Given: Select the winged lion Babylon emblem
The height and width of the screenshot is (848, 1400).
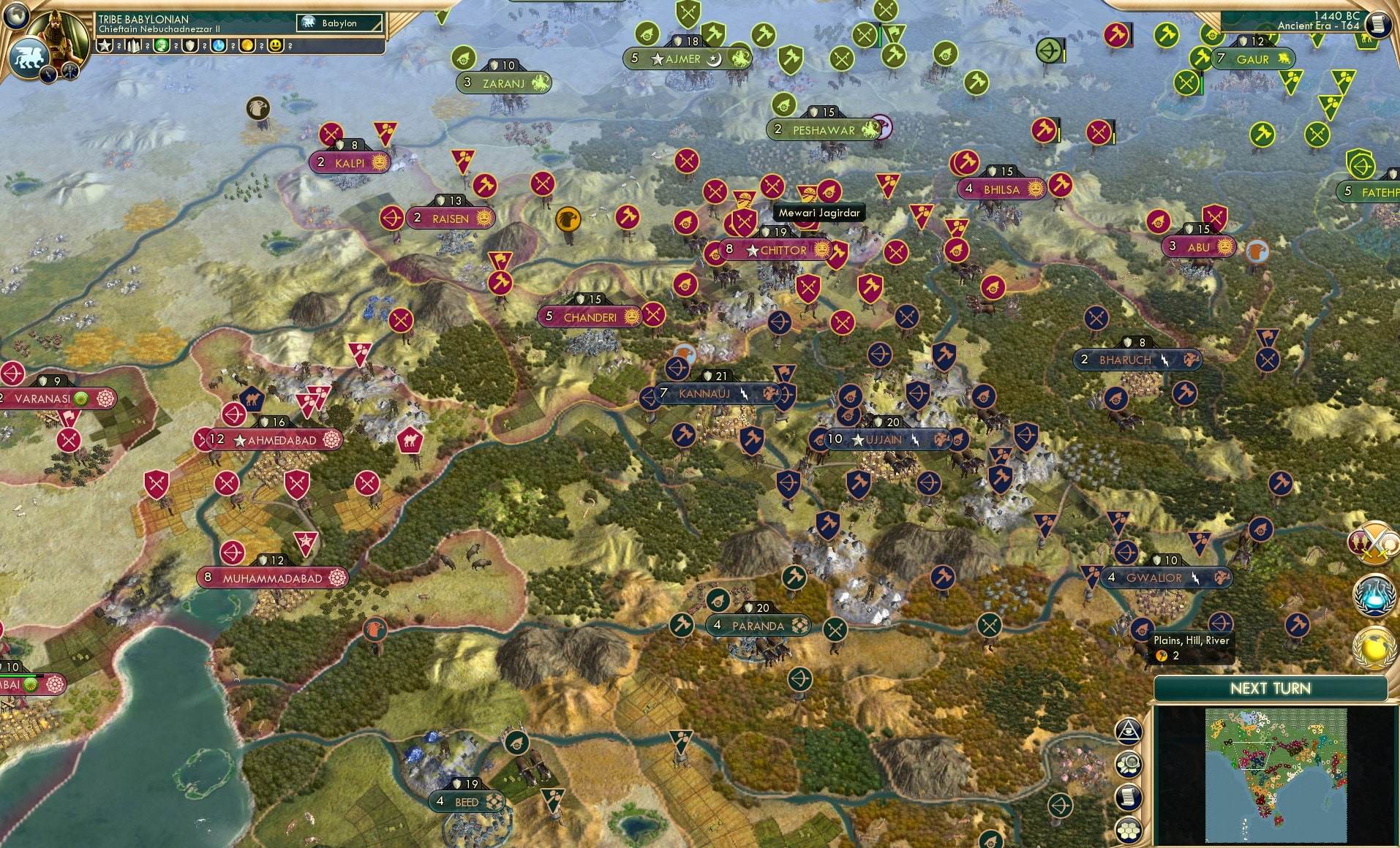Looking at the screenshot, I should tap(29, 58).
